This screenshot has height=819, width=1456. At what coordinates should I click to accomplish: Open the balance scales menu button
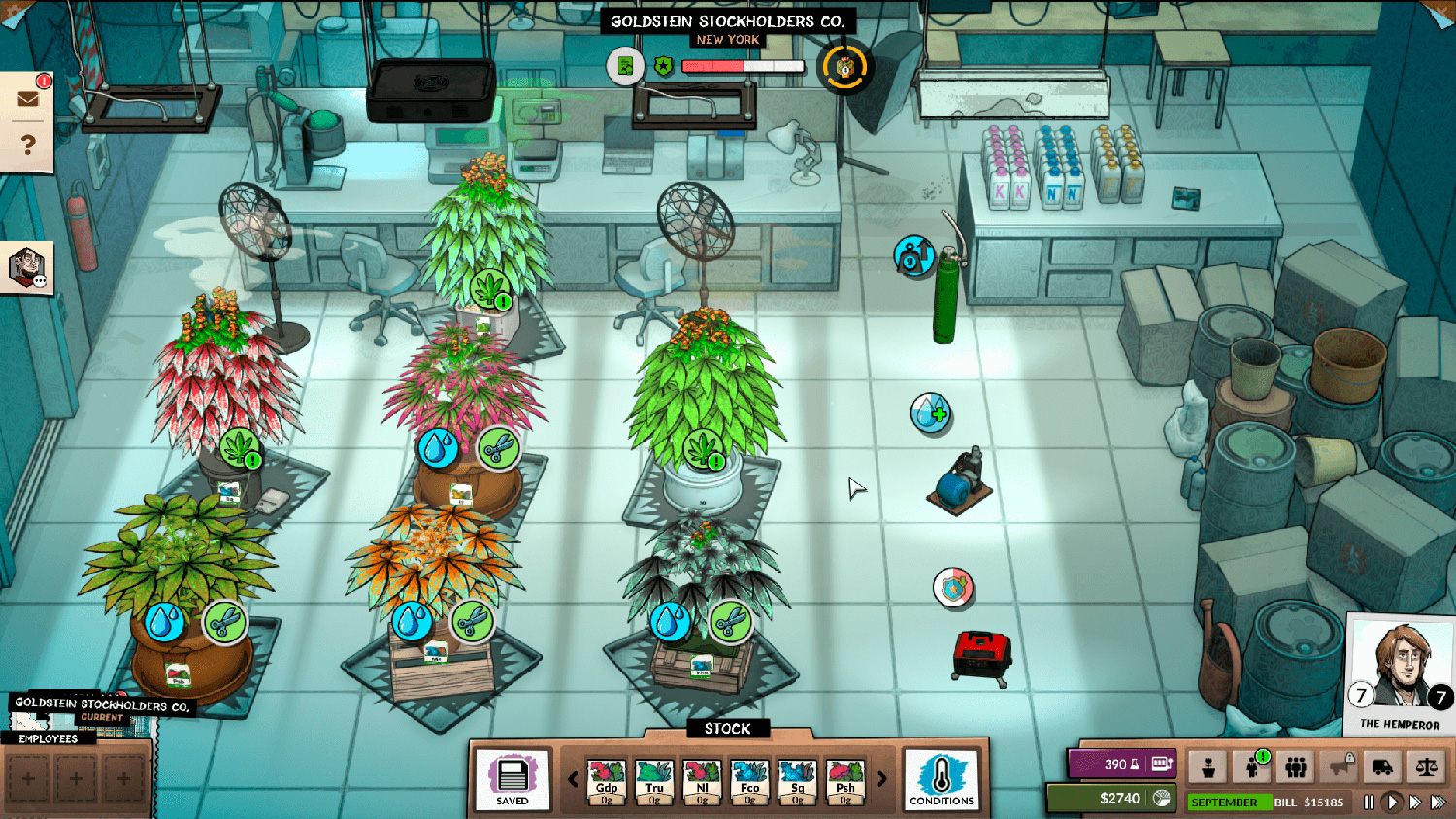tap(1426, 768)
